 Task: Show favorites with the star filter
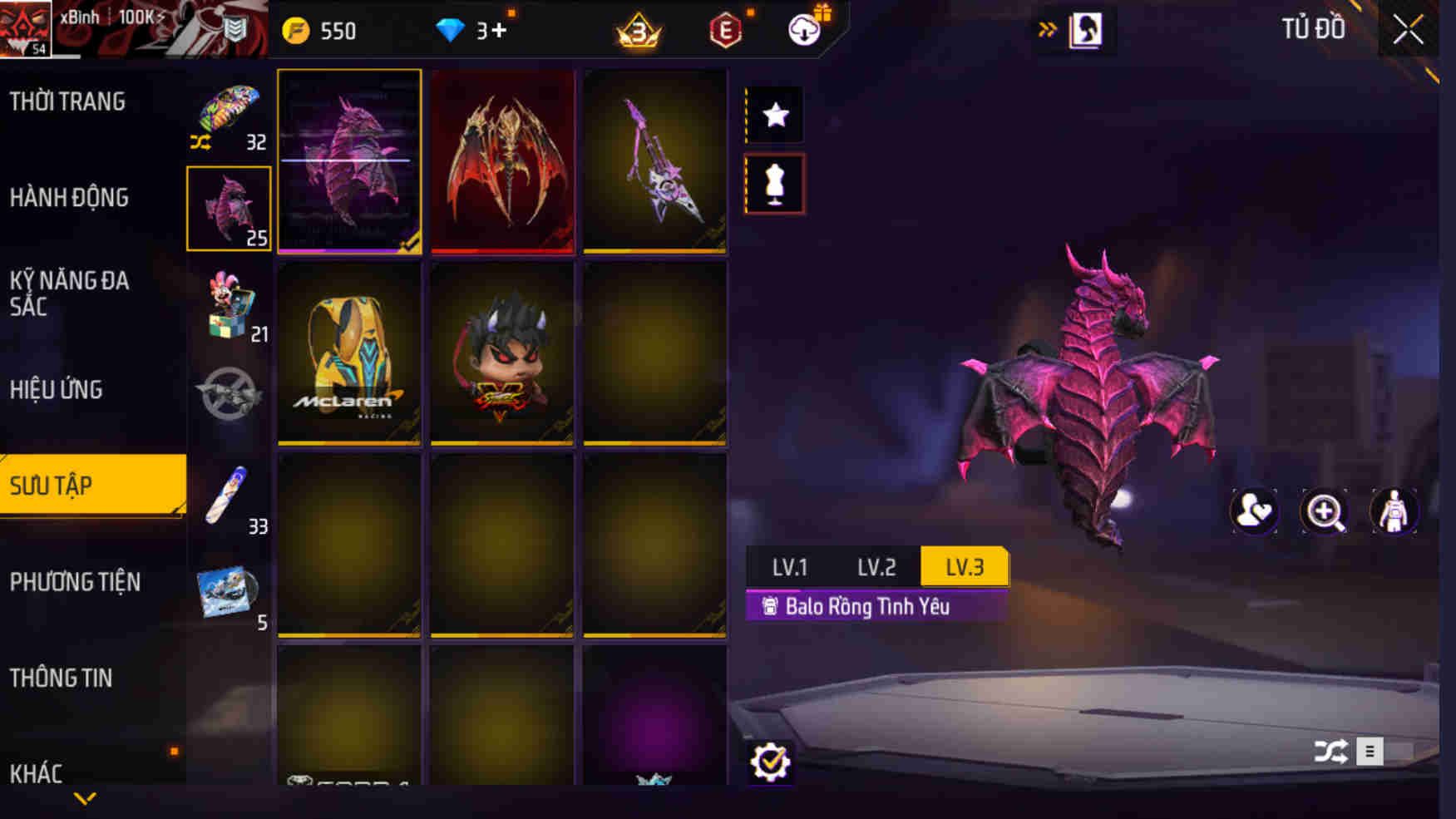(x=775, y=115)
